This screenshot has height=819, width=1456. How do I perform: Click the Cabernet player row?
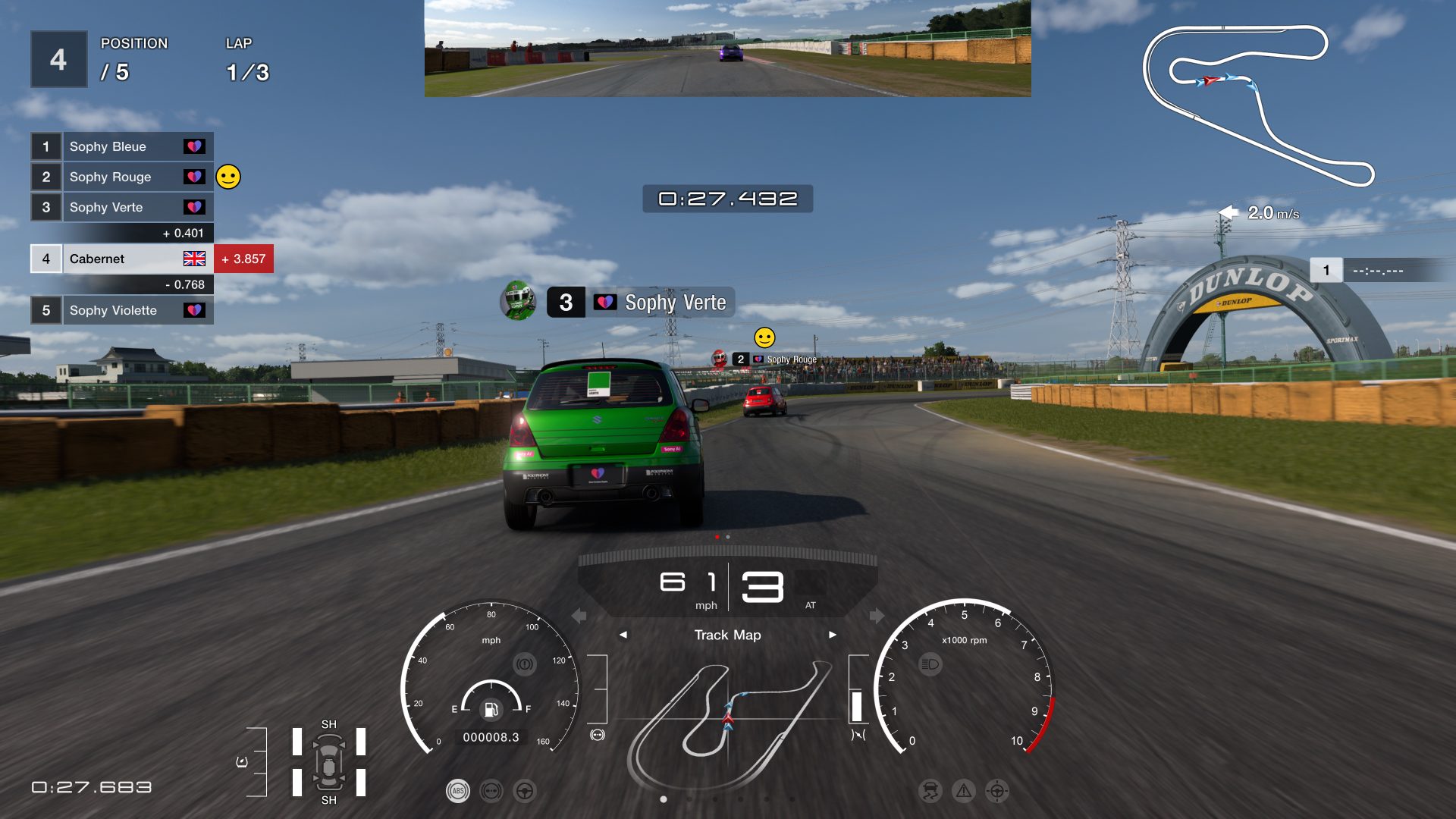(121, 259)
